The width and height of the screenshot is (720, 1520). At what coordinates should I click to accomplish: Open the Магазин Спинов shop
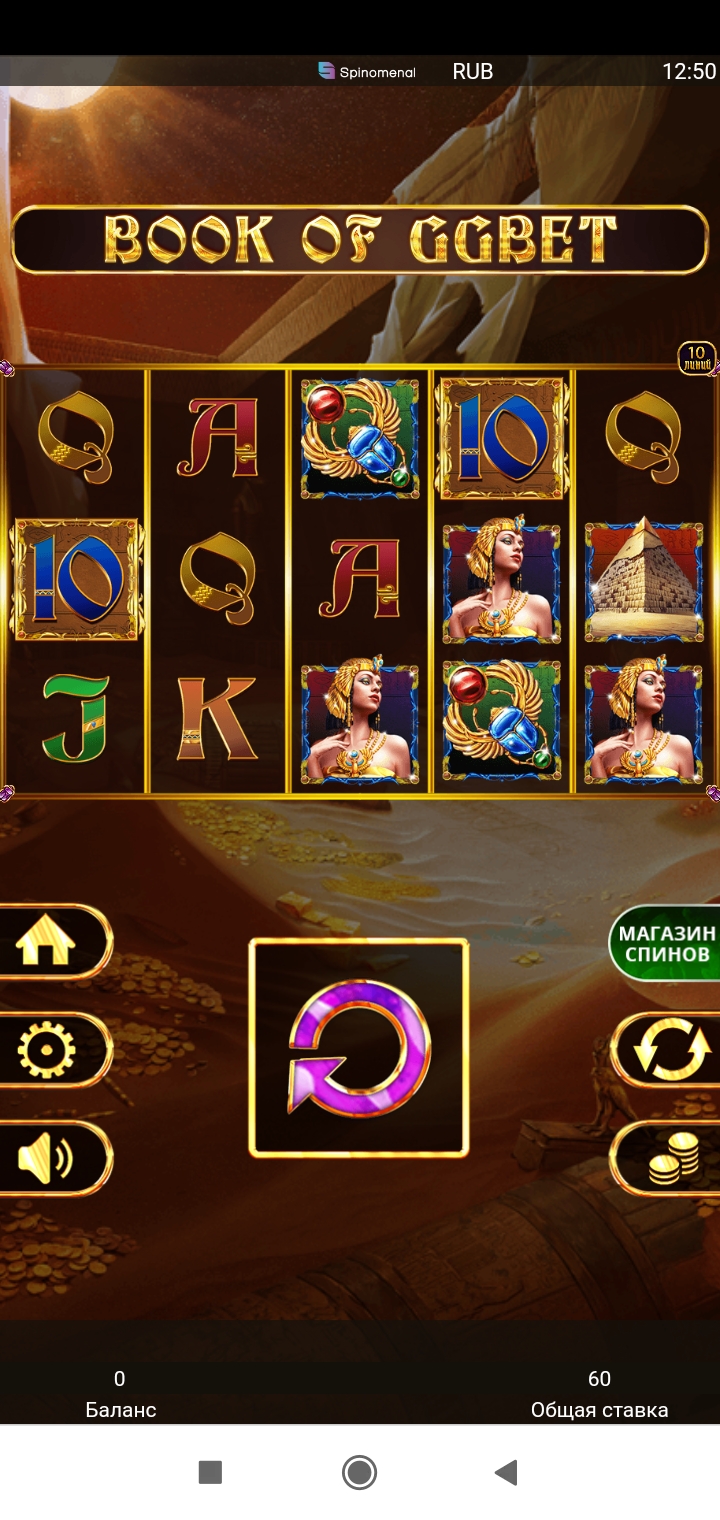(x=666, y=943)
